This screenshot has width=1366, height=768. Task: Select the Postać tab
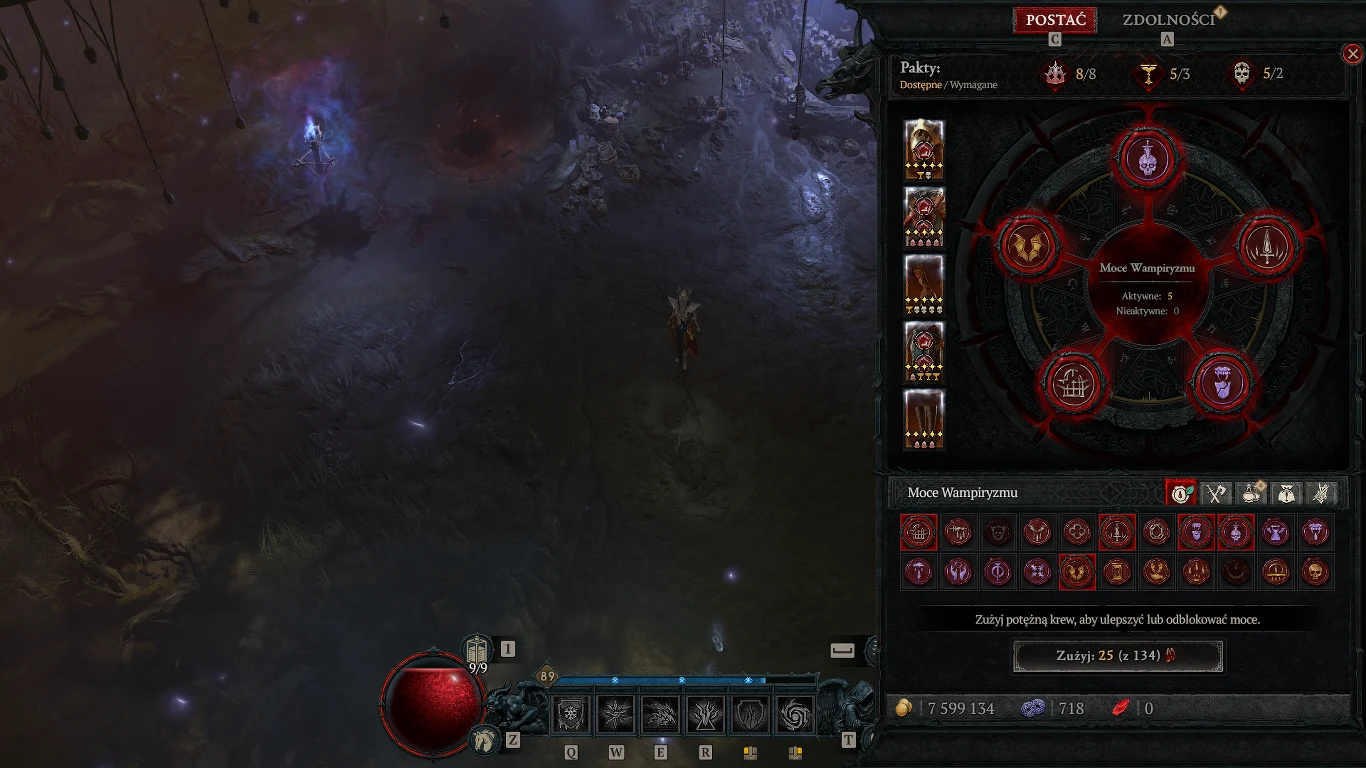click(1055, 20)
